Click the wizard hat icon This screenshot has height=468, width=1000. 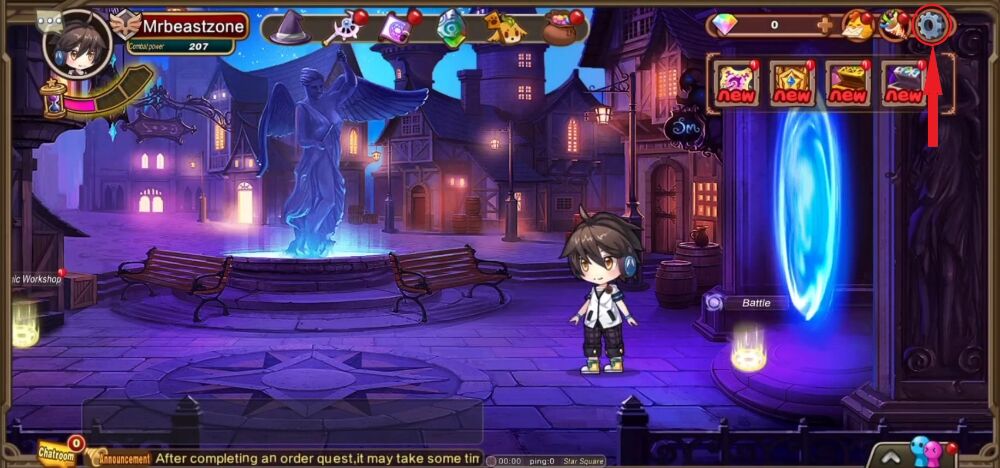tap(290, 27)
